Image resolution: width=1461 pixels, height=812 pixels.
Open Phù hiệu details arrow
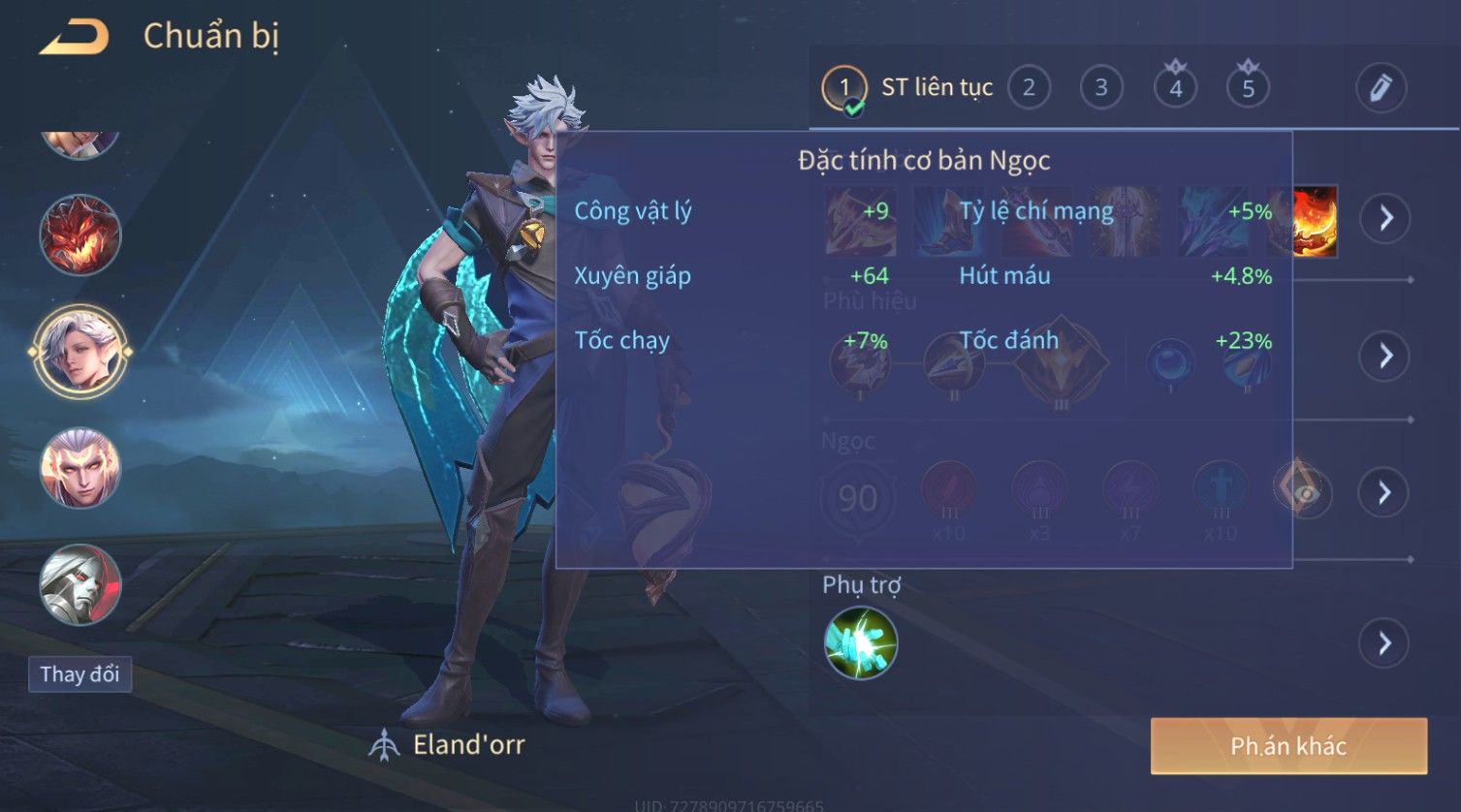coord(1385,356)
